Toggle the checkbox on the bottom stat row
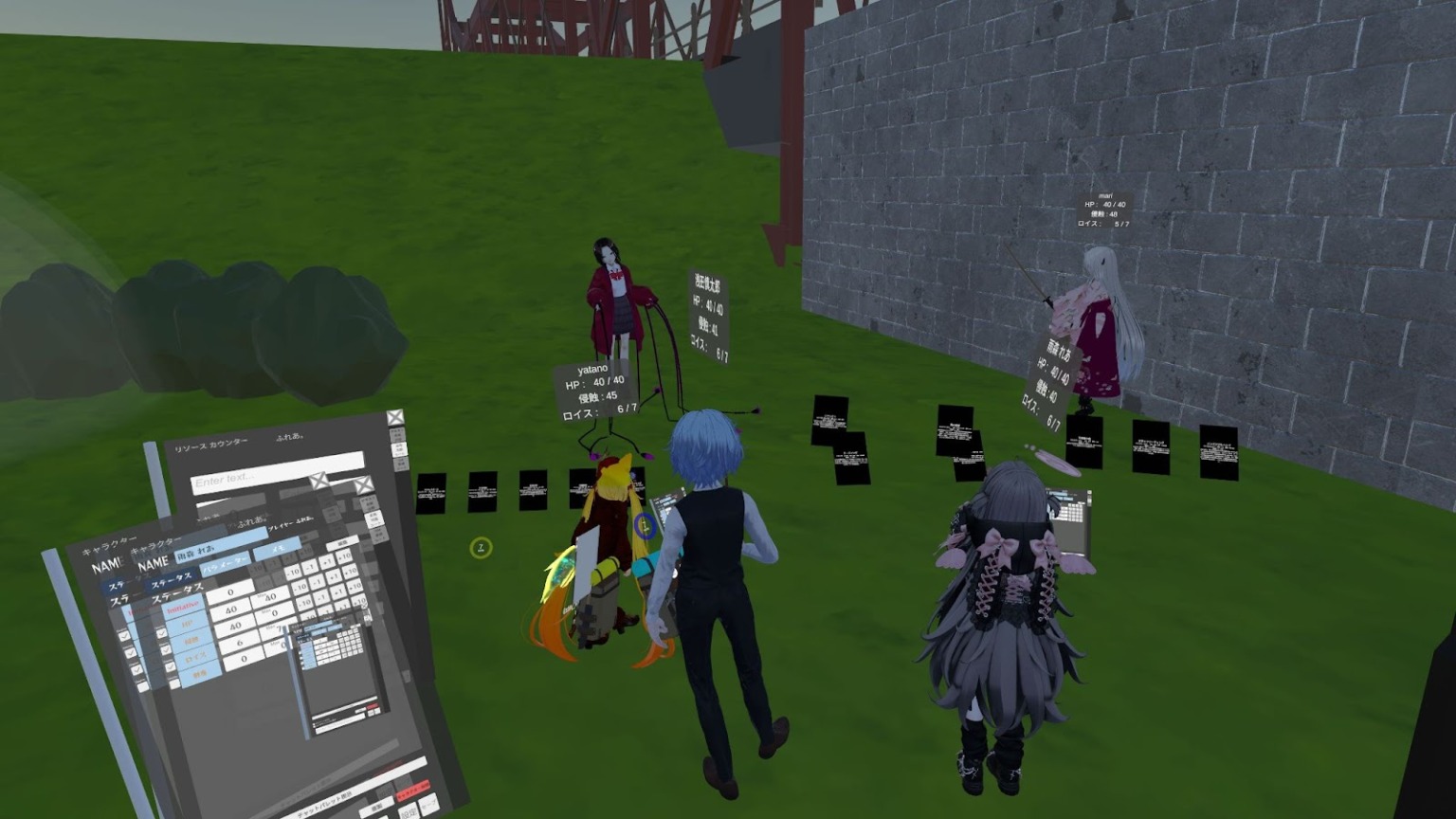This screenshot has height=819, width=1456. pos(173,684)
